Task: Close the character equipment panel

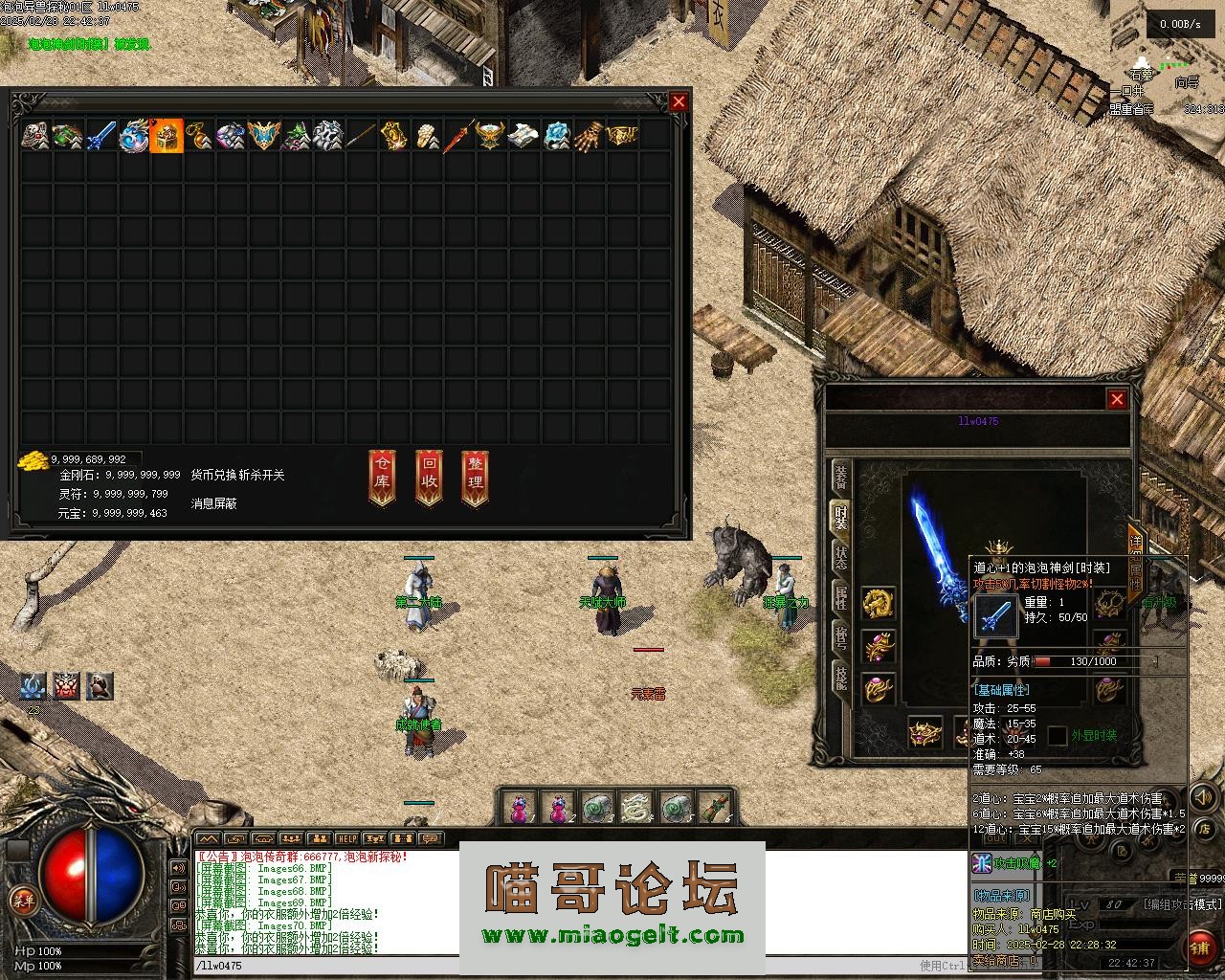Action: point(1117,399)
